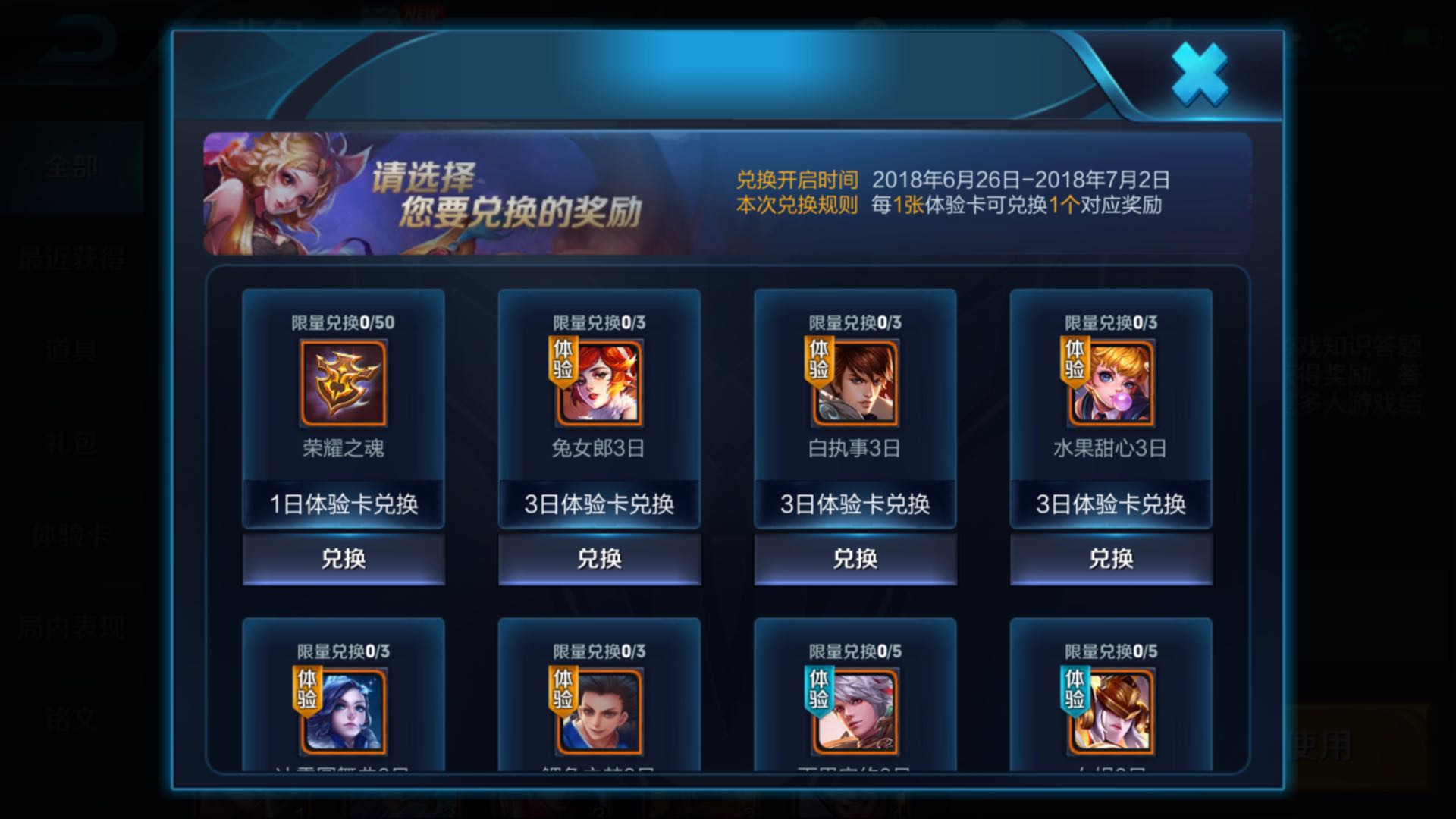Click 兑换 under 荣耀之魂
1456x819 pixels.
[x=343, y=559]
